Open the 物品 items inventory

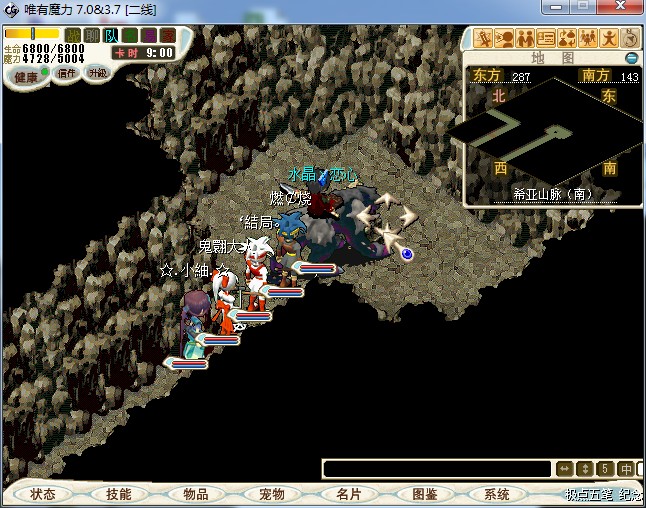[x=196, y=494]
